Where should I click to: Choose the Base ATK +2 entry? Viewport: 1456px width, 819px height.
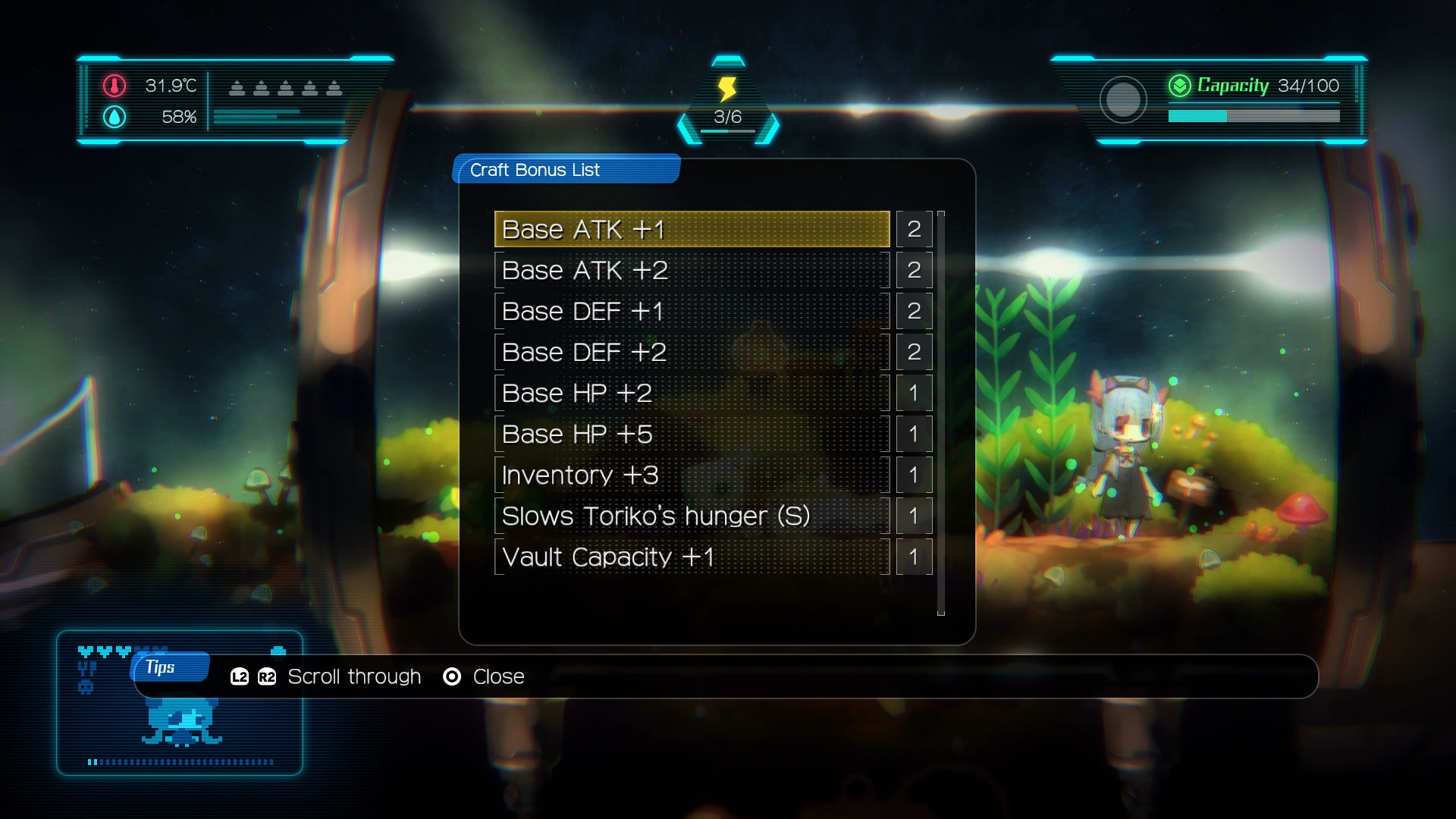[692, 270]
